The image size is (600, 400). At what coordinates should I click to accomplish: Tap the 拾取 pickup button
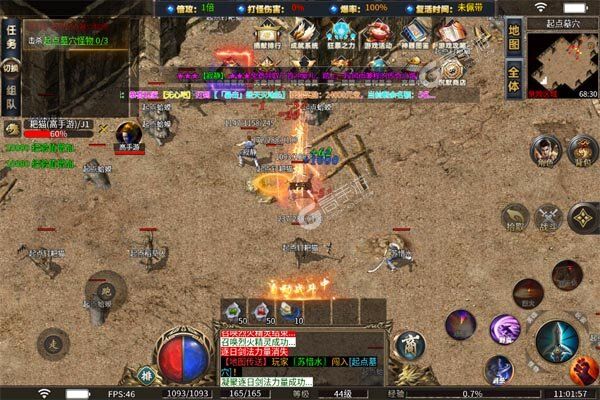(x=515, y=216)
